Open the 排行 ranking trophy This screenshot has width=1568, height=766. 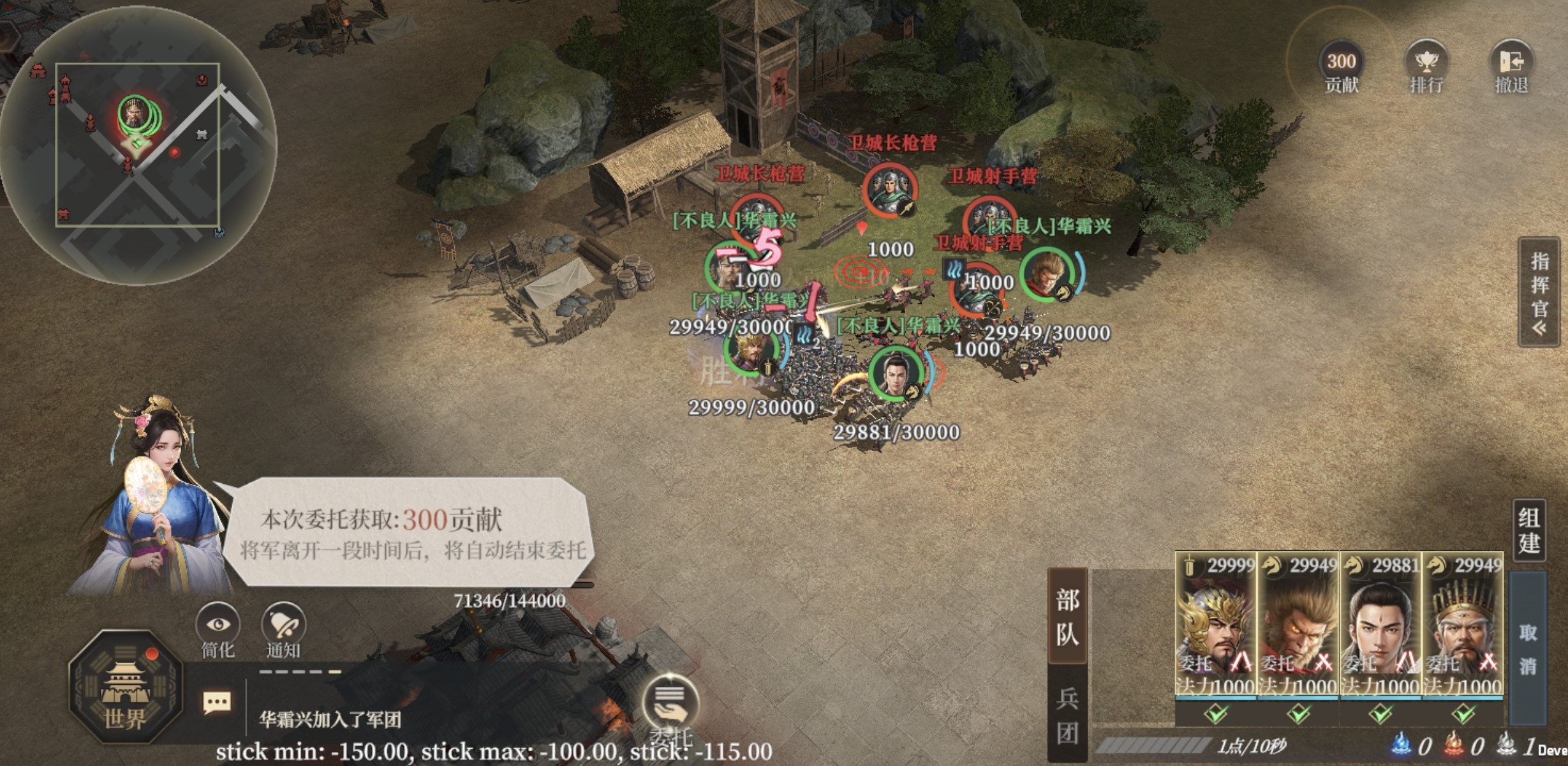pyautogui.click(x=1426, y=67)
